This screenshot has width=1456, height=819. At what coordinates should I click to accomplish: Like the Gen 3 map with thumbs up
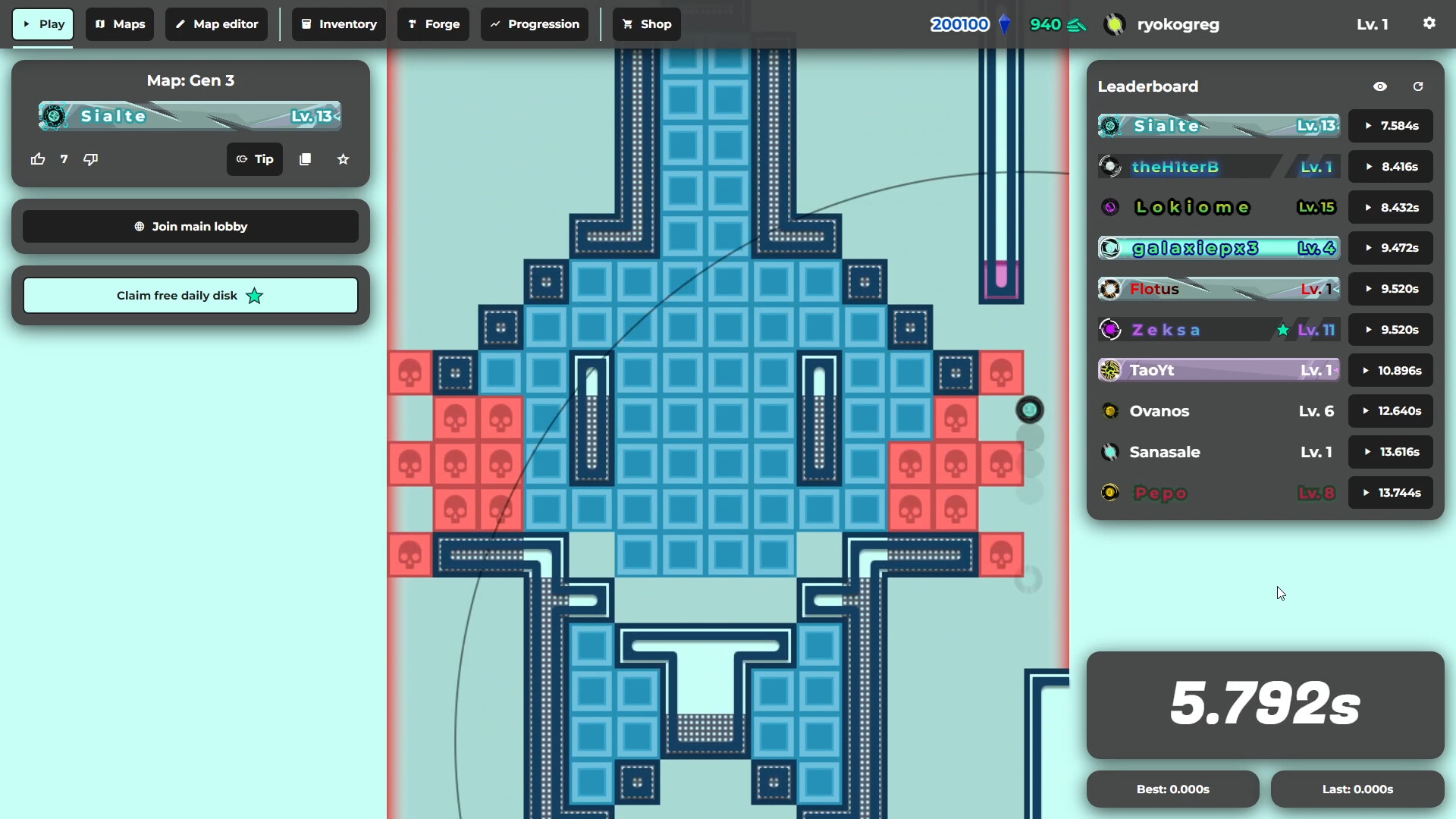point(37,159)
